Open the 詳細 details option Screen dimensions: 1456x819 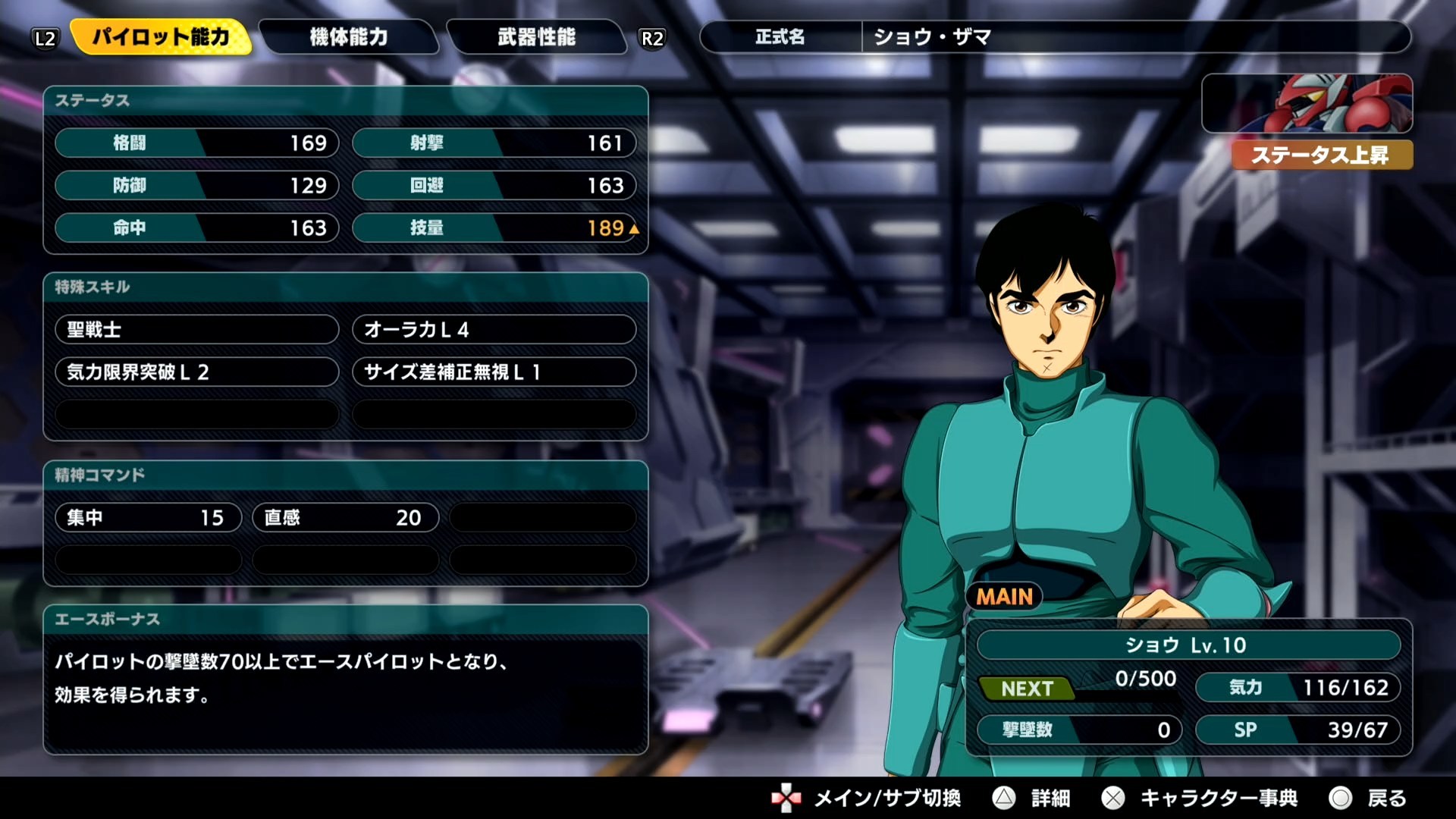1032,798
